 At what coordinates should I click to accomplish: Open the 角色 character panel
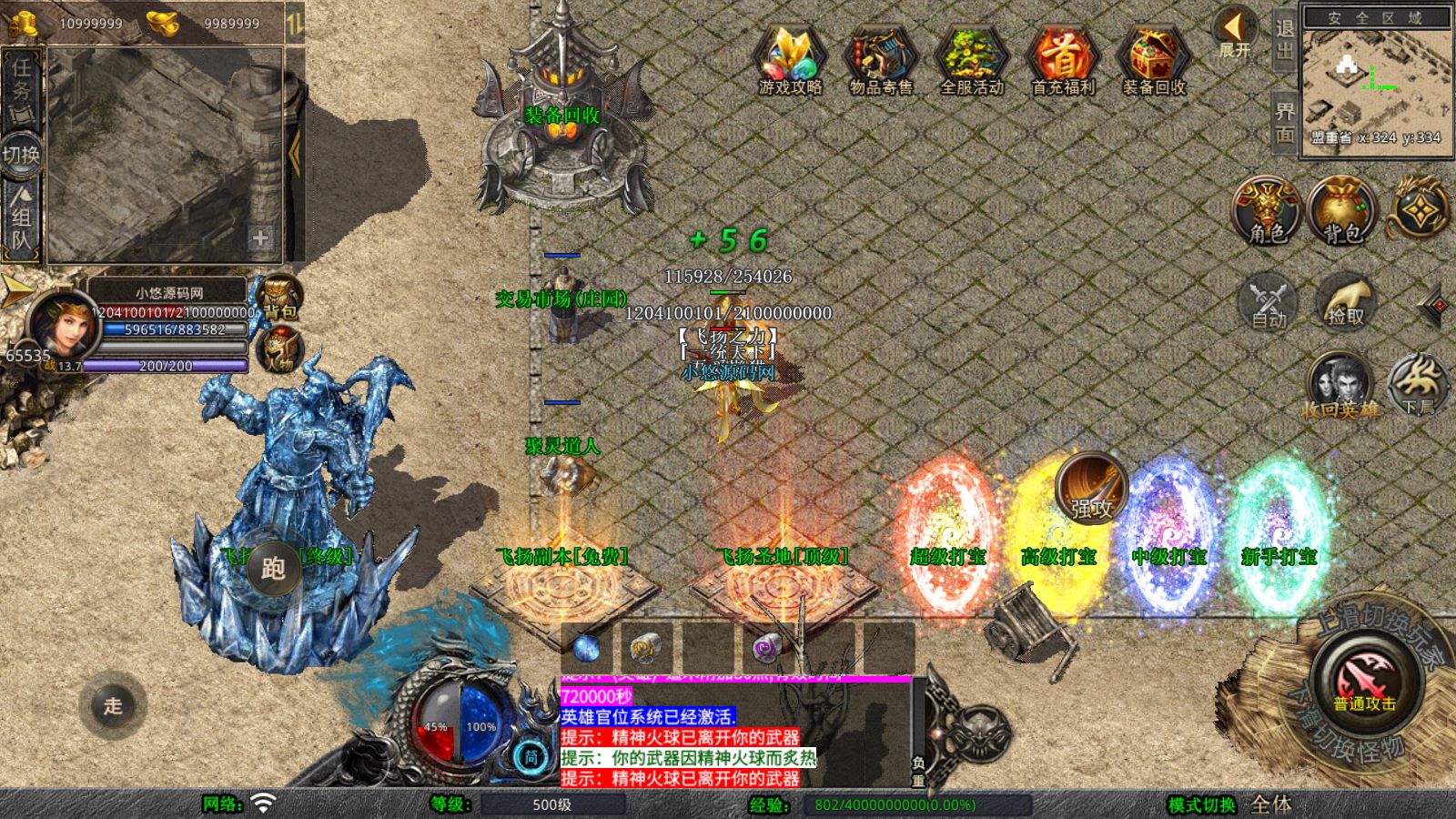tap(1266, 211)
